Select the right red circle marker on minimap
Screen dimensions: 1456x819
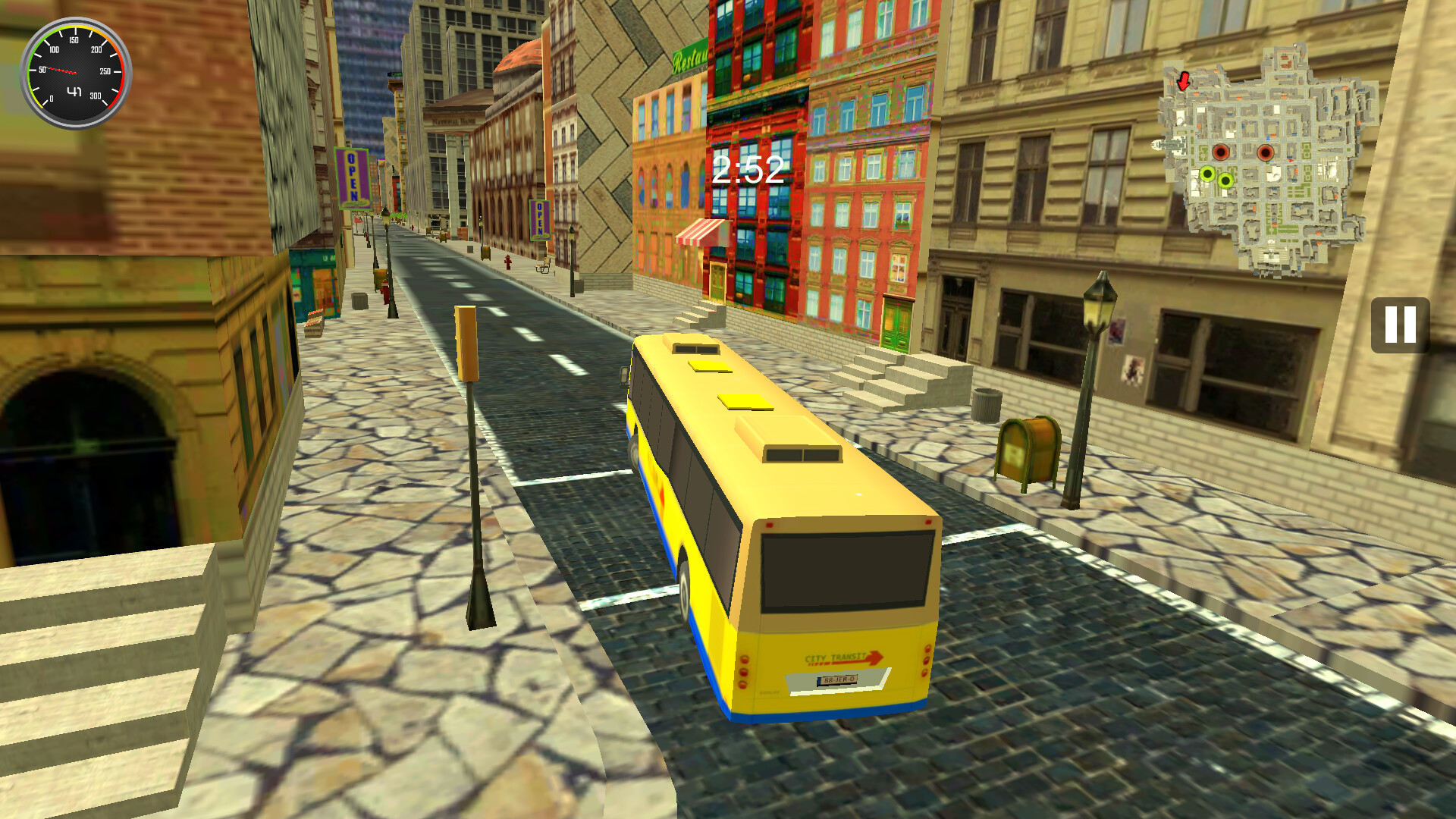tap(1266, 152)
